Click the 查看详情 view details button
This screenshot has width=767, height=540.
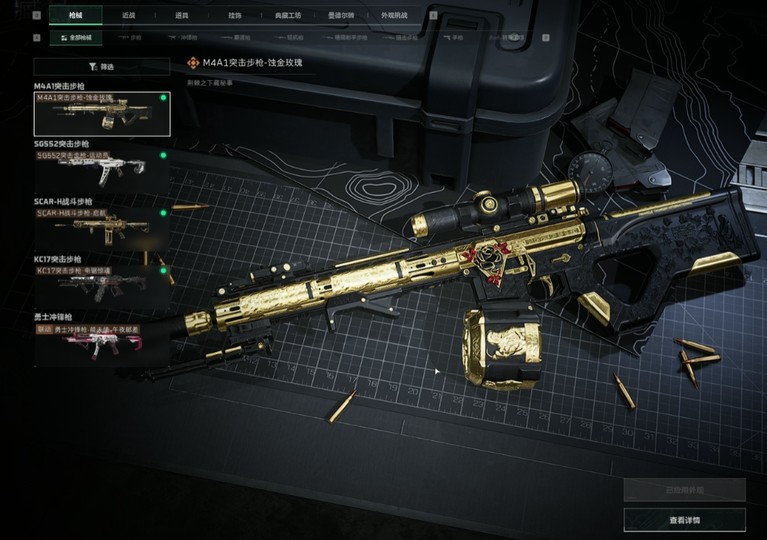click(684, 520)
